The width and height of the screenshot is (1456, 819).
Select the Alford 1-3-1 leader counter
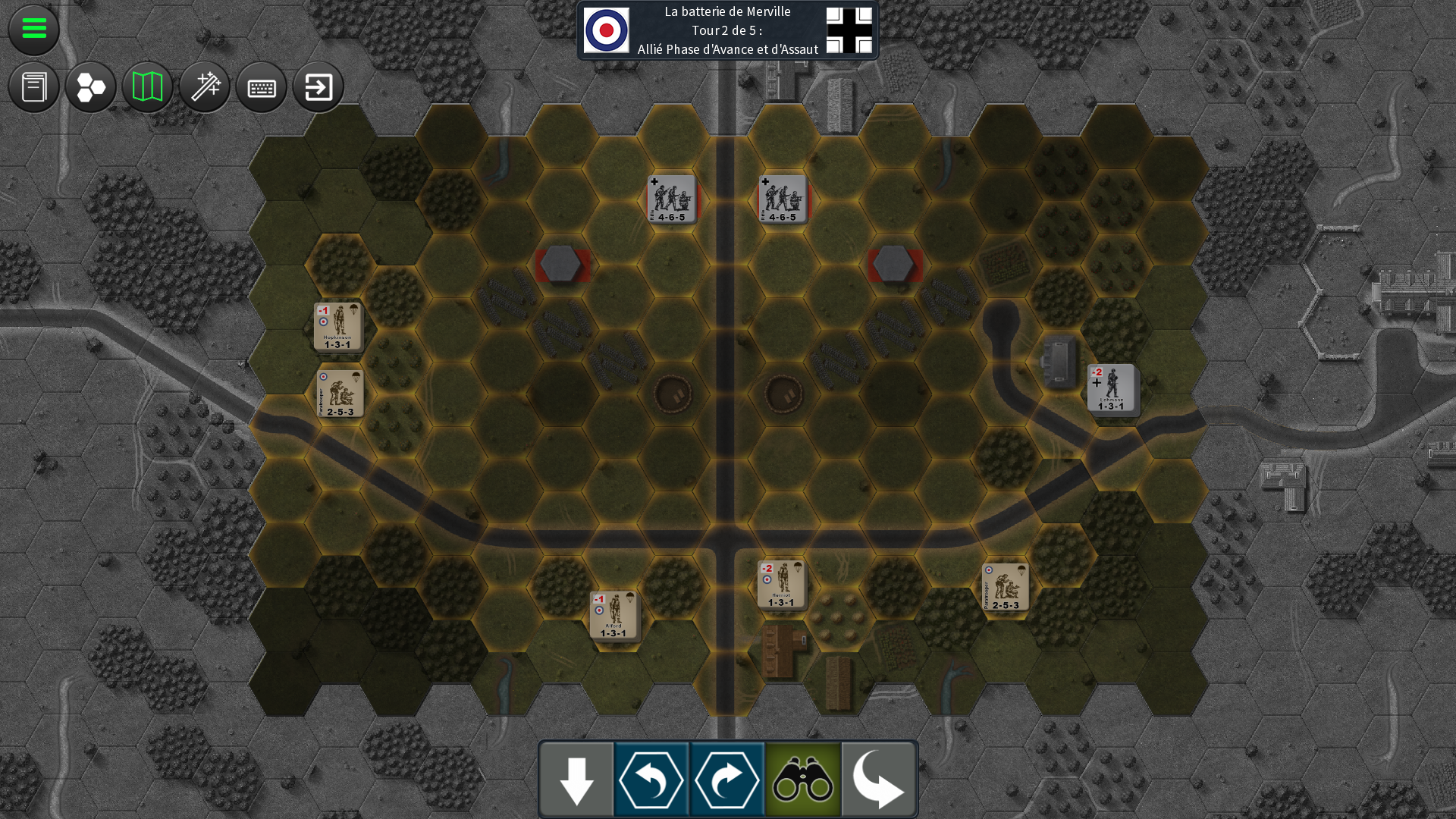[x=614, y=615]
